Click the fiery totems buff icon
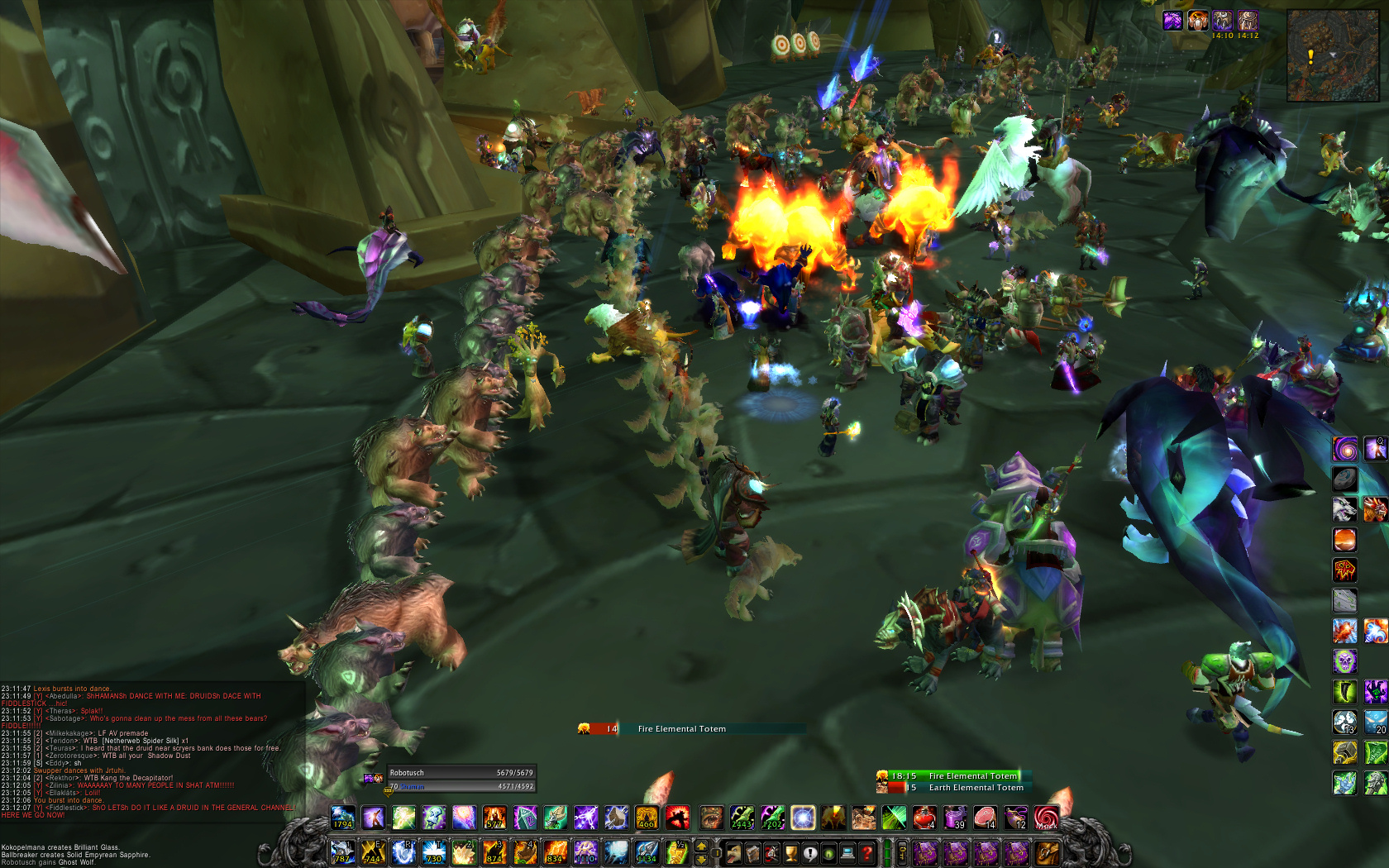 pos(1197,21)
